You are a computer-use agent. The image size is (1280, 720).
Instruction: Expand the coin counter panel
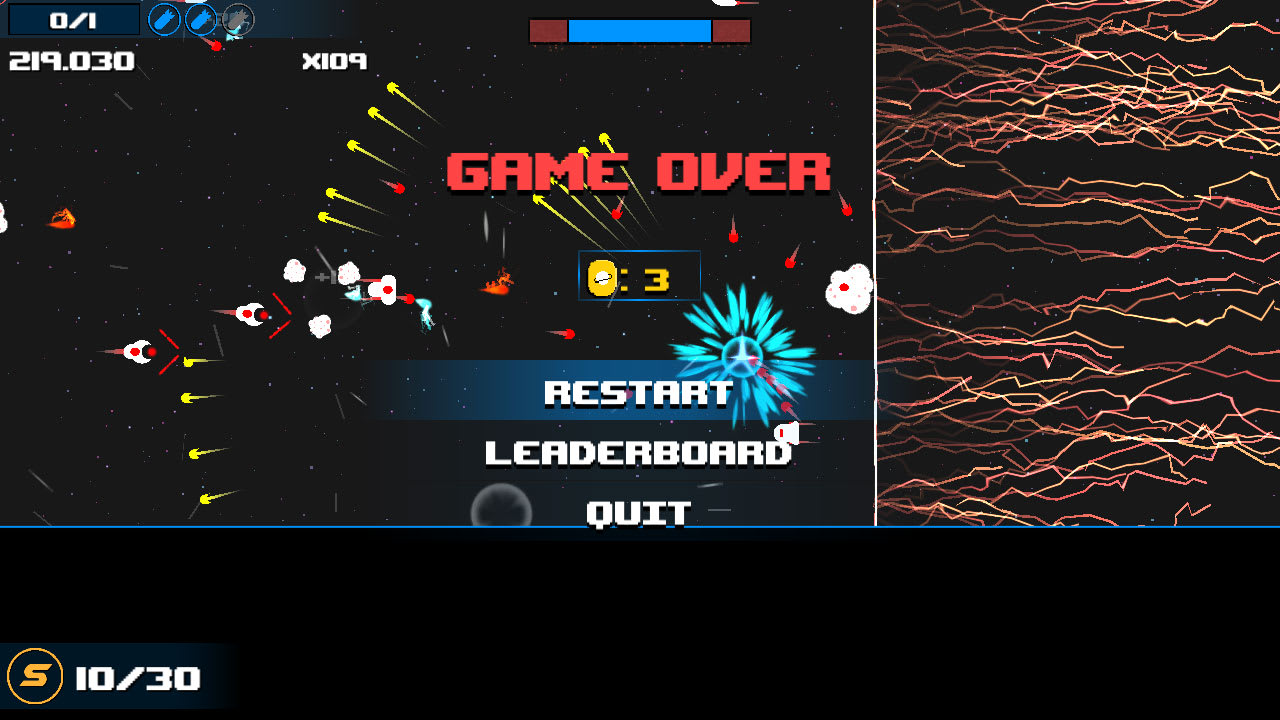640,276
